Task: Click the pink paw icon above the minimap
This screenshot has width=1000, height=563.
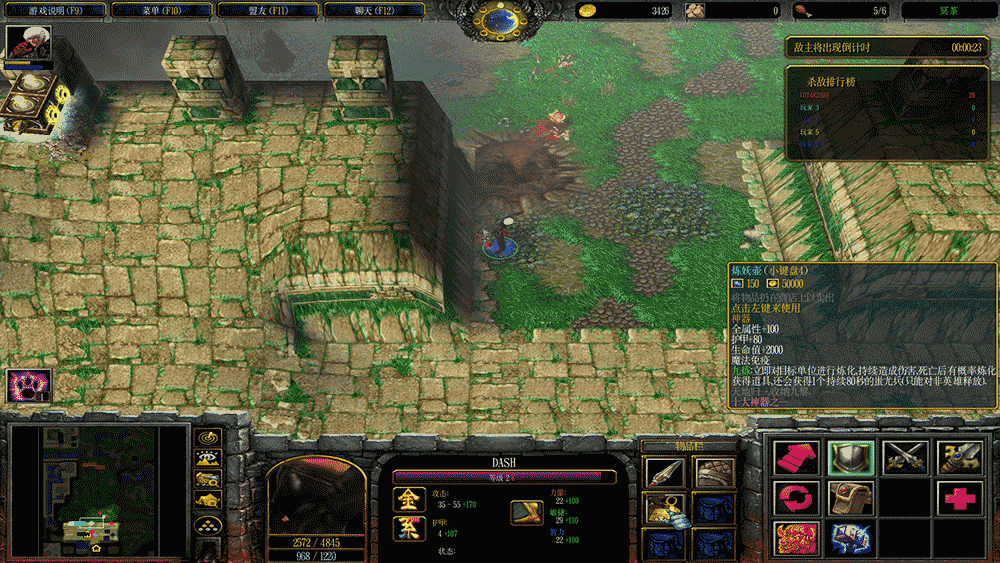Action: coord(27,385)
